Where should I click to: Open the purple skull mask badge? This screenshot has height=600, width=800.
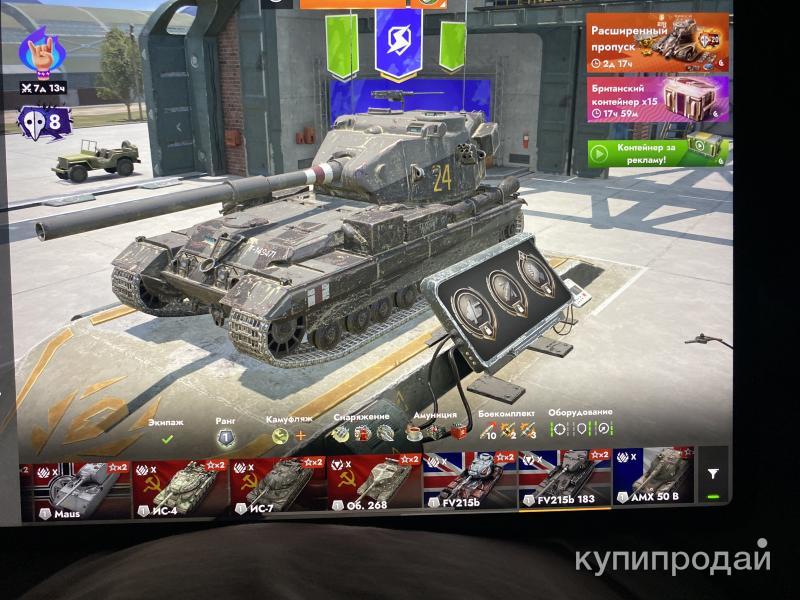click(x=43, y=122)
